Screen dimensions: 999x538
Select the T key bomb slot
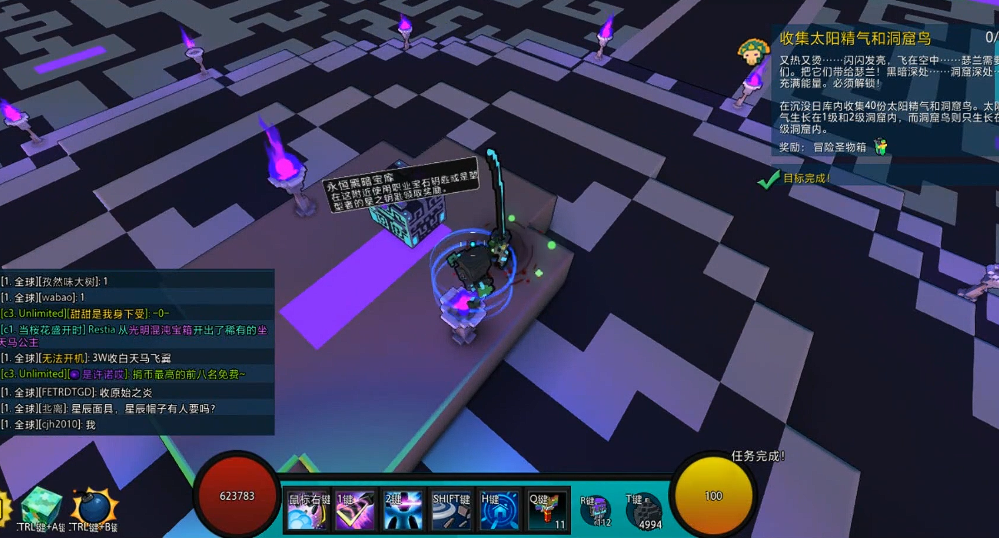point(645,510)
